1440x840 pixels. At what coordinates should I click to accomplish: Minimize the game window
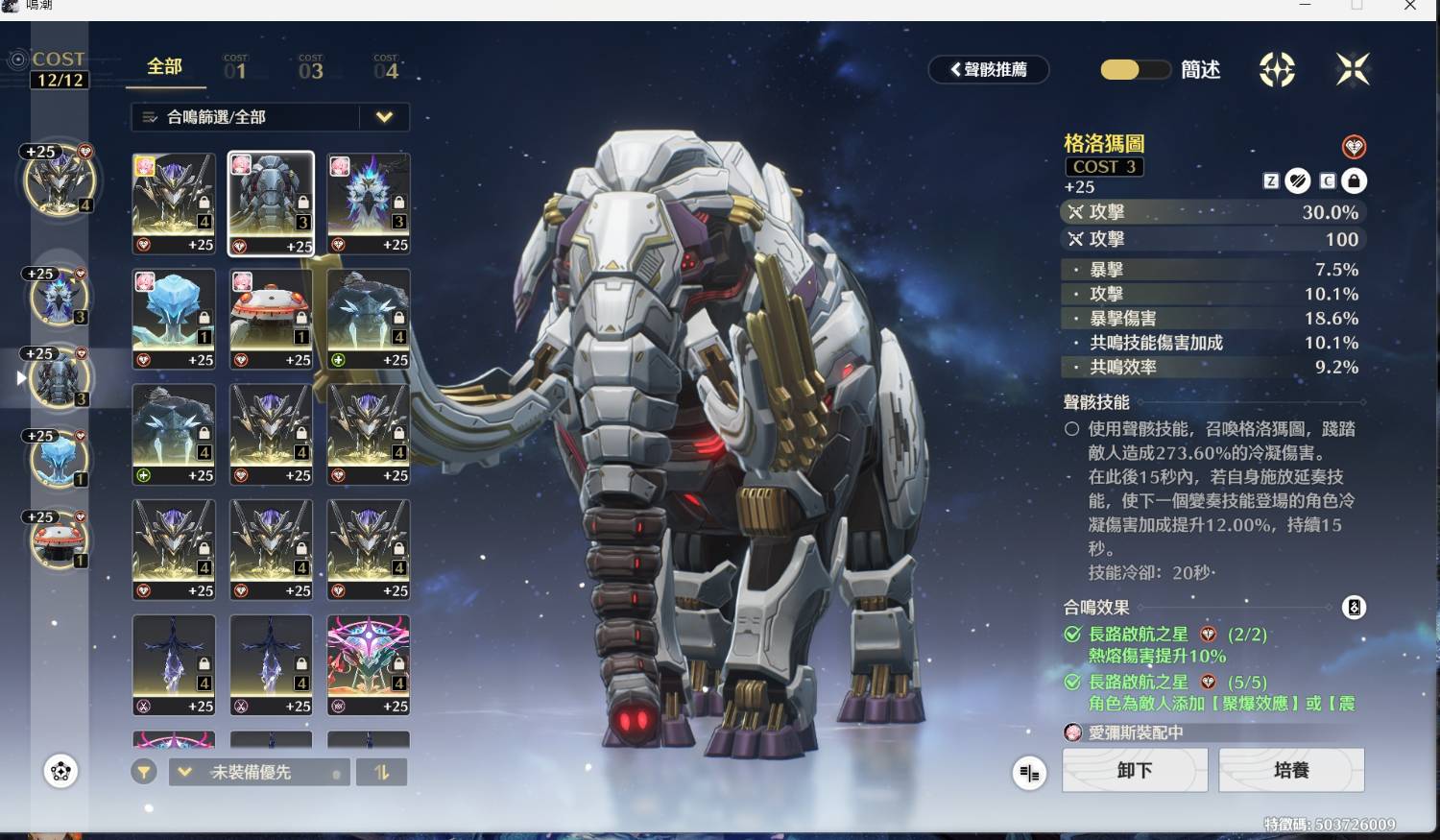pos(1305,6)
